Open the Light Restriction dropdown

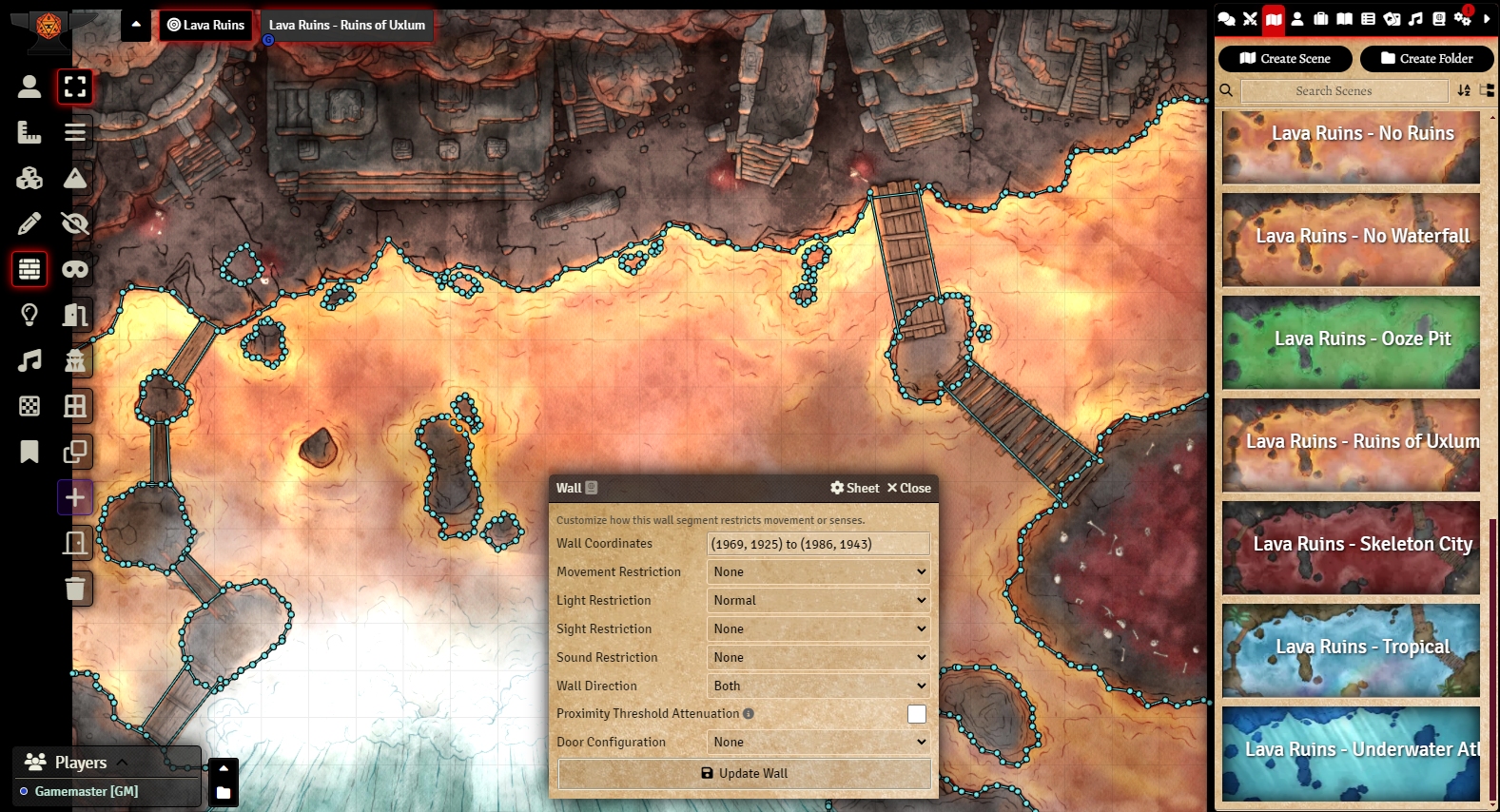pos(819,600)
